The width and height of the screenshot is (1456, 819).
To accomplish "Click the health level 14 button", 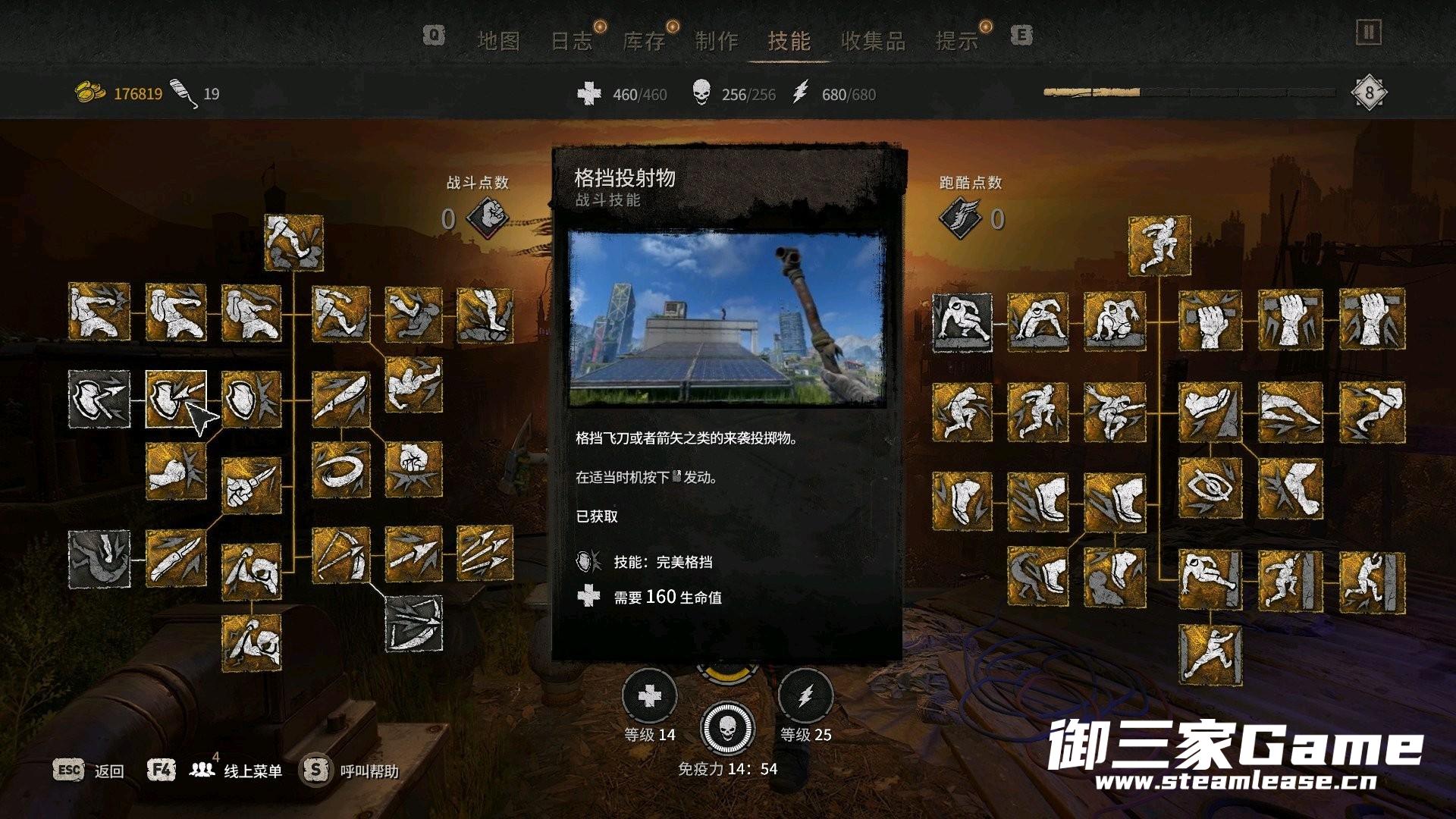I will (649, 696).
